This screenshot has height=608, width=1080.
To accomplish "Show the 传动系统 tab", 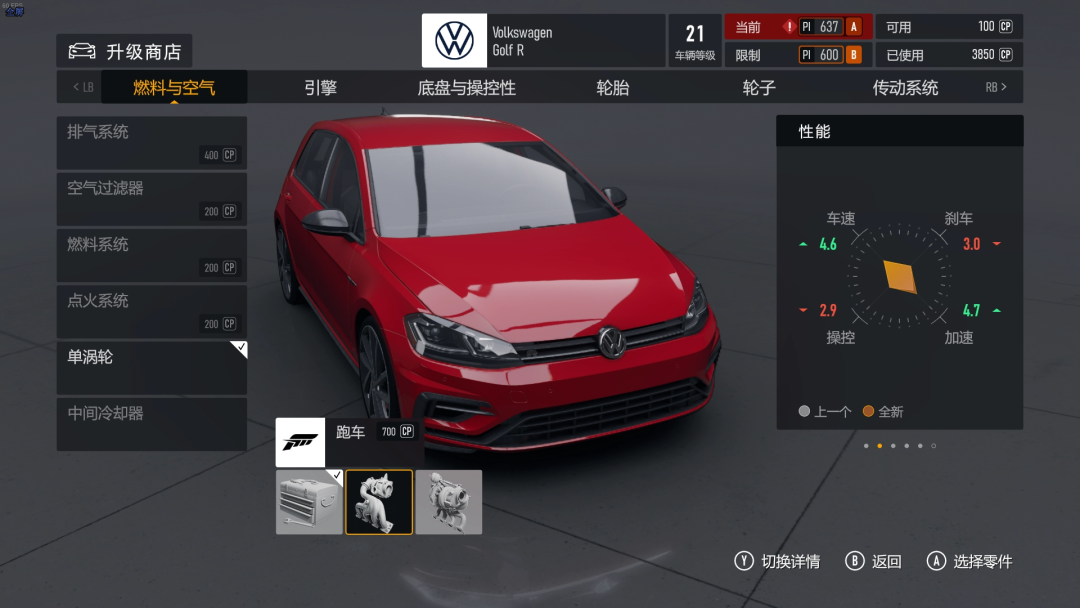I will (x=905, y=88).
